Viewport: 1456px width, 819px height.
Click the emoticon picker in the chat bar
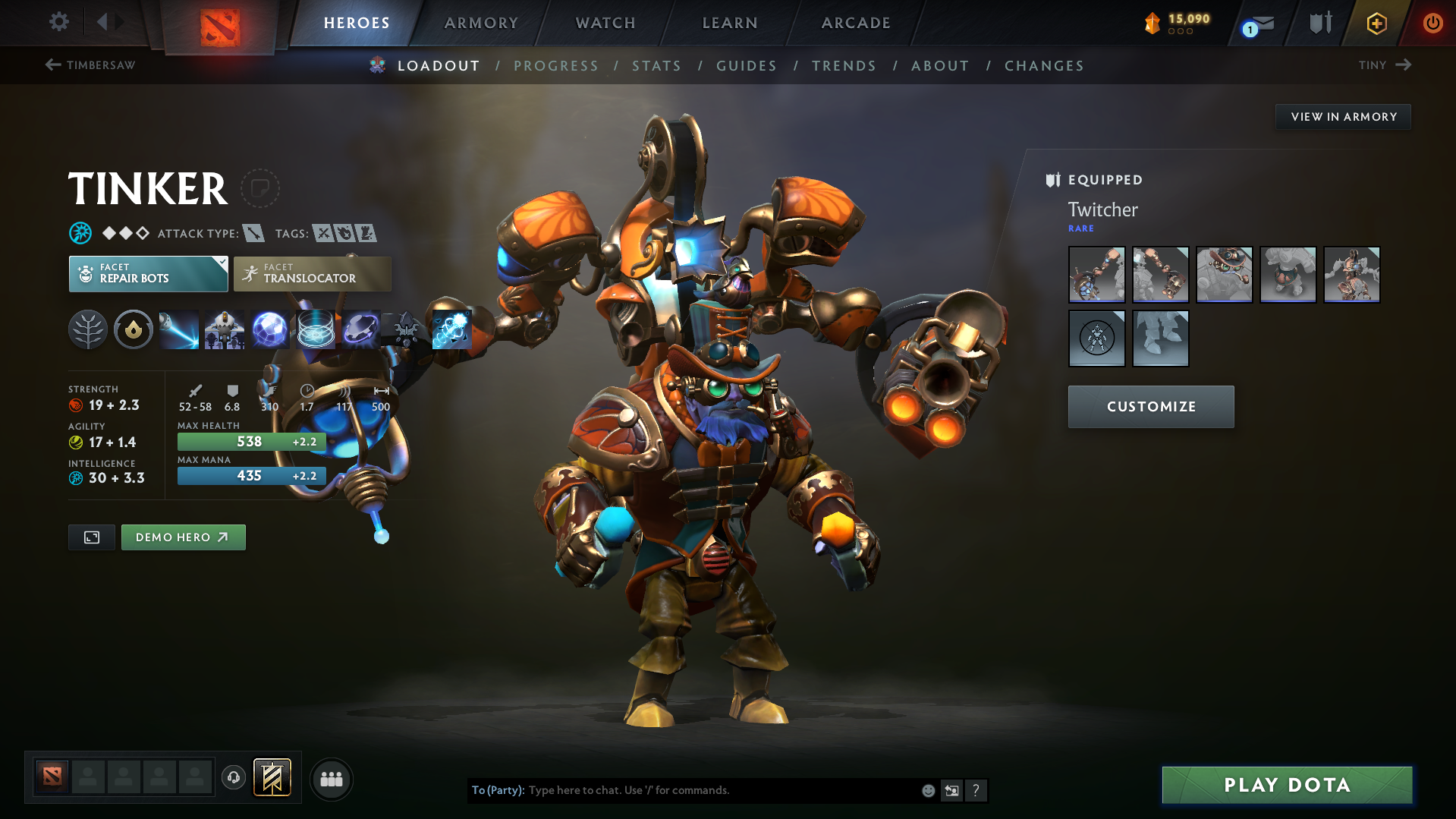tap(927, 790)
